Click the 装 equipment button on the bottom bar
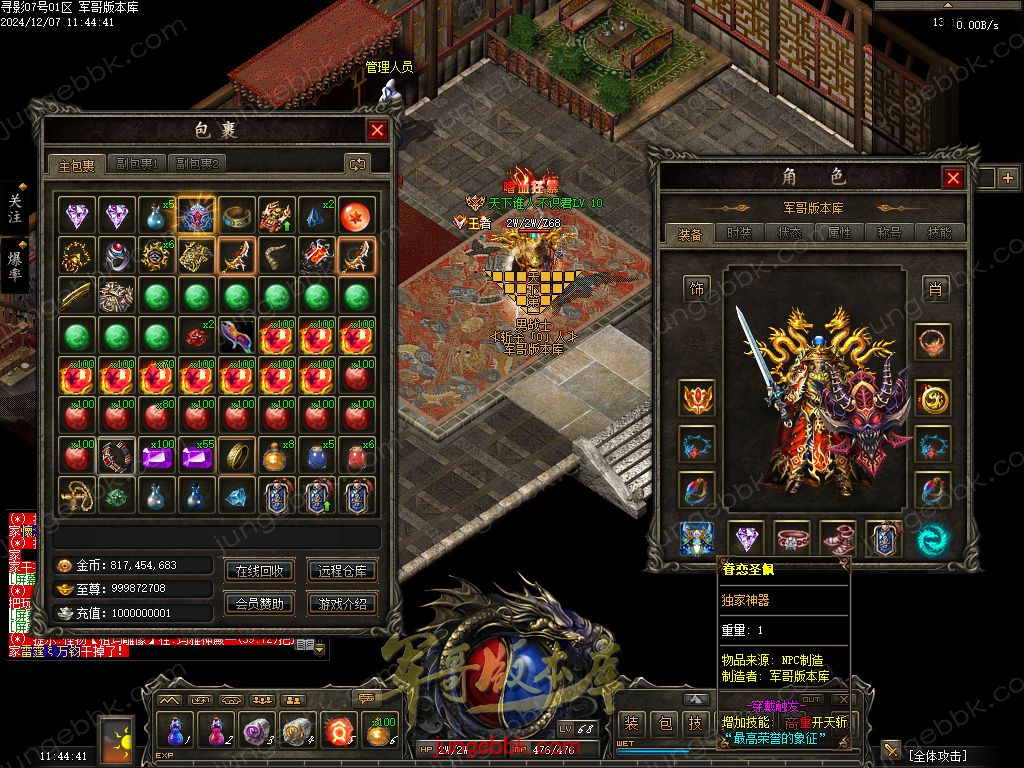This screenshot has height=768, width=1024. pos(632,724)
